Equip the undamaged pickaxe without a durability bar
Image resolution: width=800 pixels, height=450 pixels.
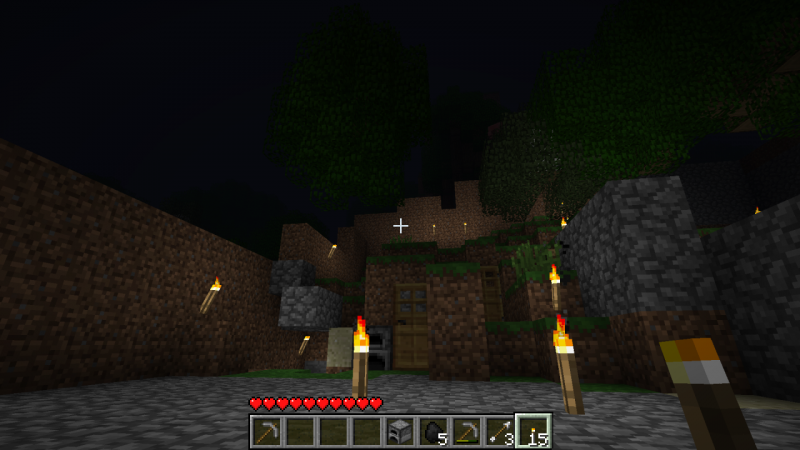(x=266, y=432)
